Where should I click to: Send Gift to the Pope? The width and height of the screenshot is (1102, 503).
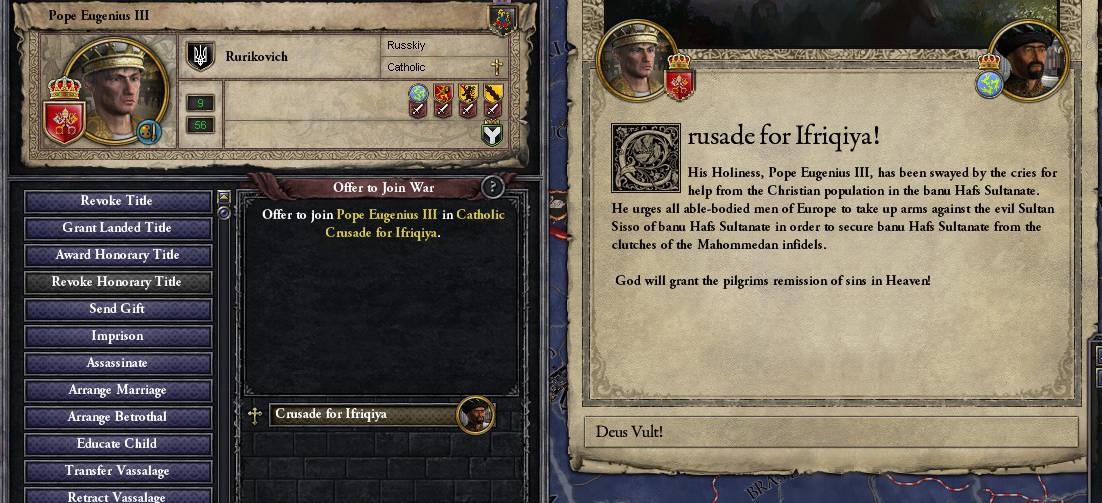pos(117,309)
